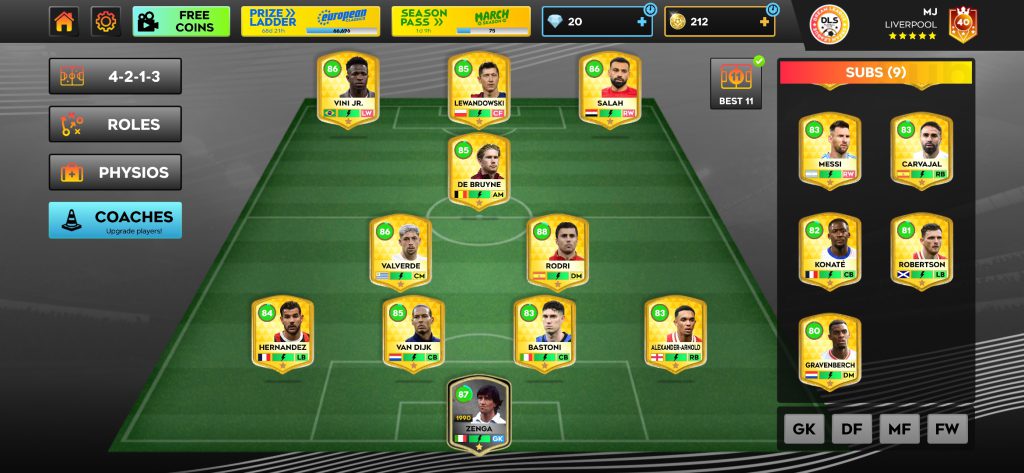The image size is (1024, 473).
Task: Change the 4-2-1-3 formation
Action: [x=115, y=76]
